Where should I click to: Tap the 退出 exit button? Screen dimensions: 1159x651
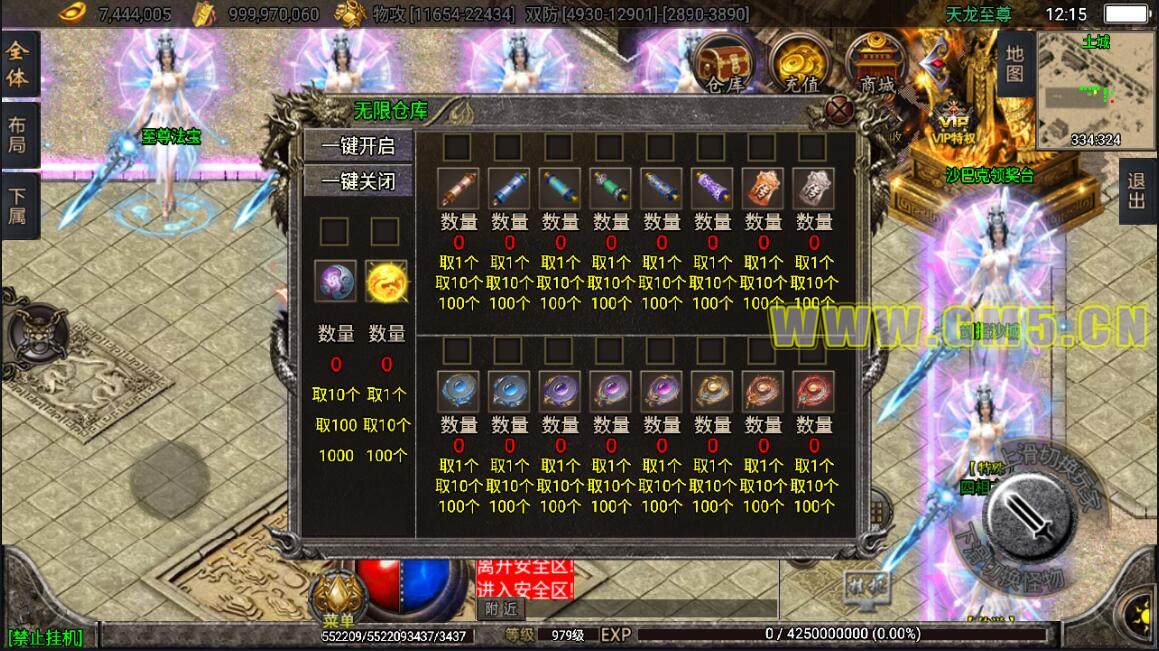(x=1137, y=190)
